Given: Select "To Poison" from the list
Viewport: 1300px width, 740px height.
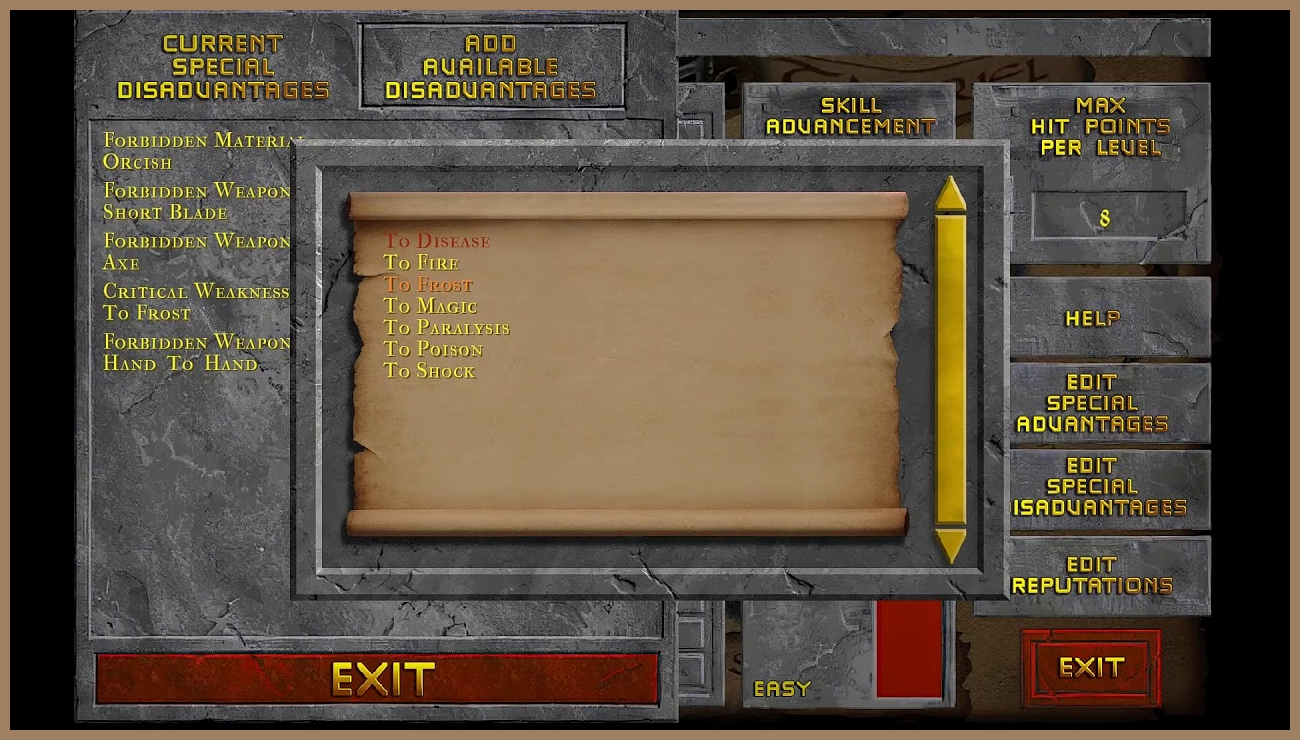Looking at the screenshot, I should coord(433,349).
